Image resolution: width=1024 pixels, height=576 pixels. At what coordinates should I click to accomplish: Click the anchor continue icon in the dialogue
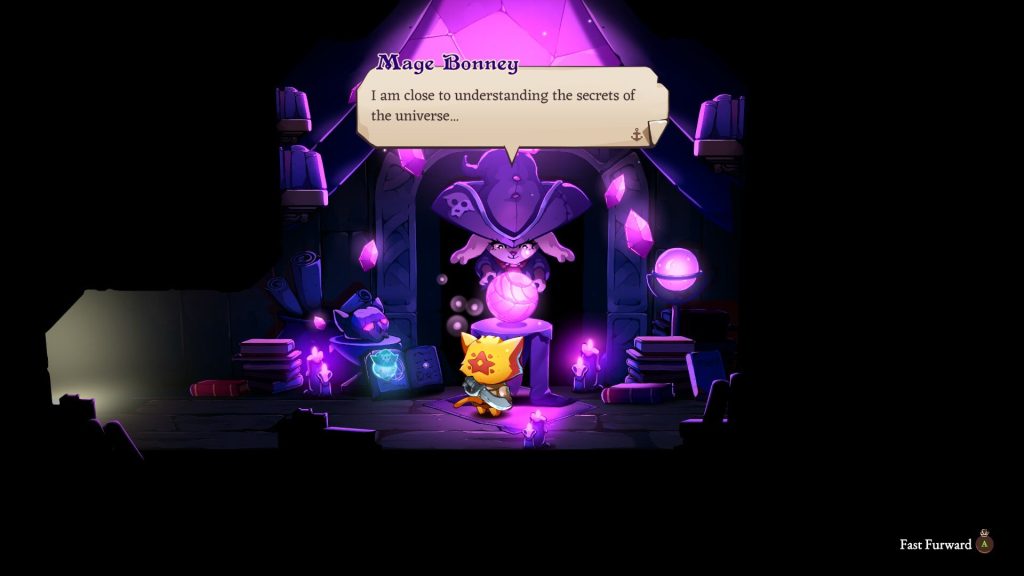coord(637,134)
